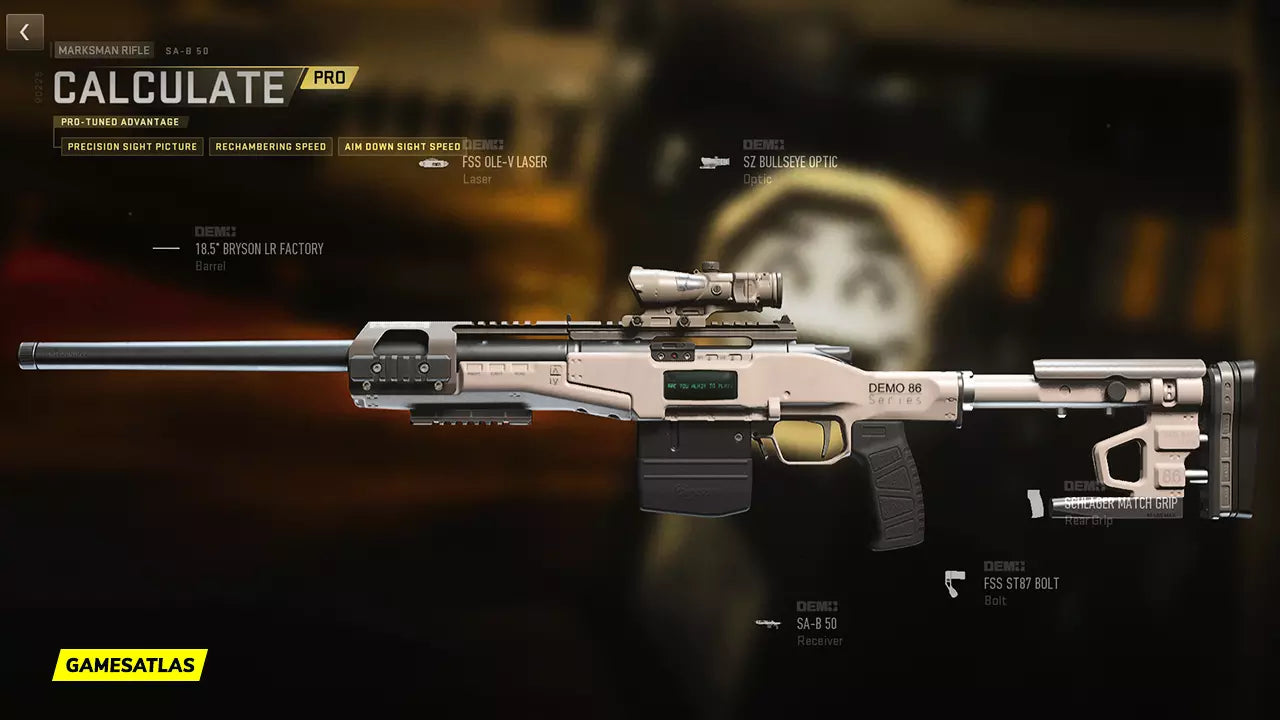
Task: Choose the 18.5" Bryson LR Factory barrel
Action: [258, 249]
